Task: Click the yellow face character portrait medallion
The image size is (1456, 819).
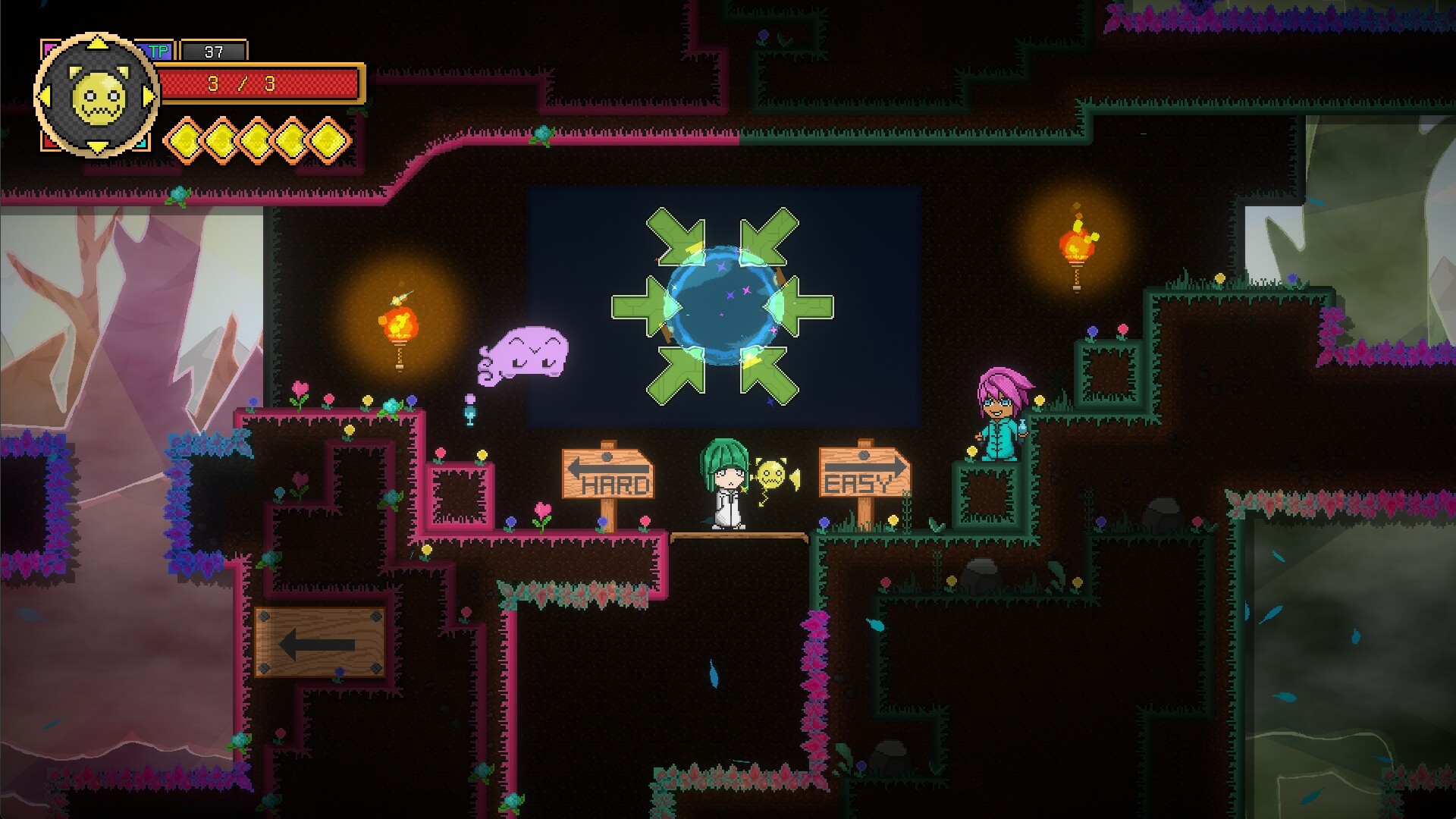Action: coord(96,96)
